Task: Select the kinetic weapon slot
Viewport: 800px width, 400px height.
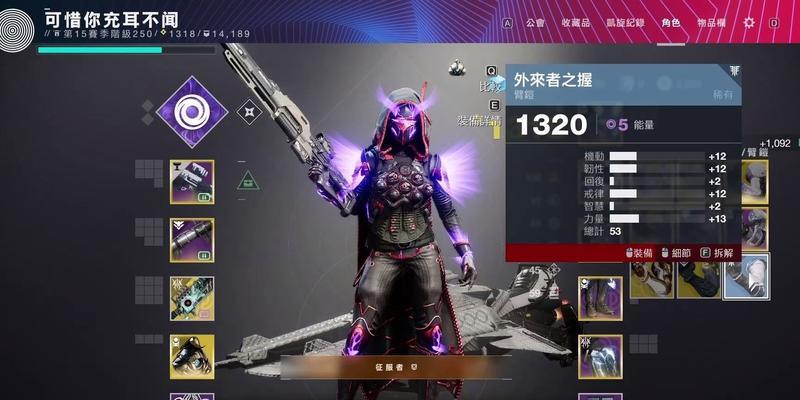Action: [191, 182]
